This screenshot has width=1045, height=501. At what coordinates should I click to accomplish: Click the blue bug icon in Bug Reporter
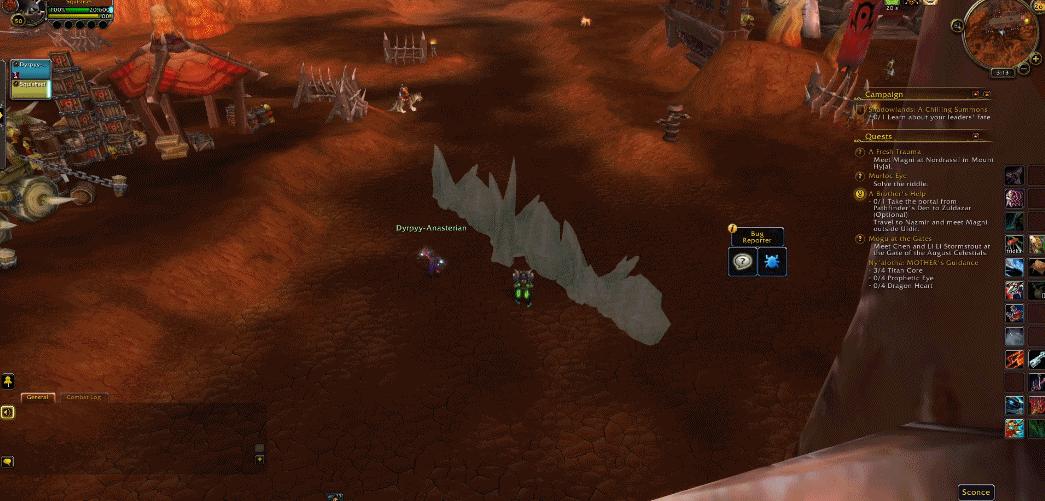click(x=771, y=262)
